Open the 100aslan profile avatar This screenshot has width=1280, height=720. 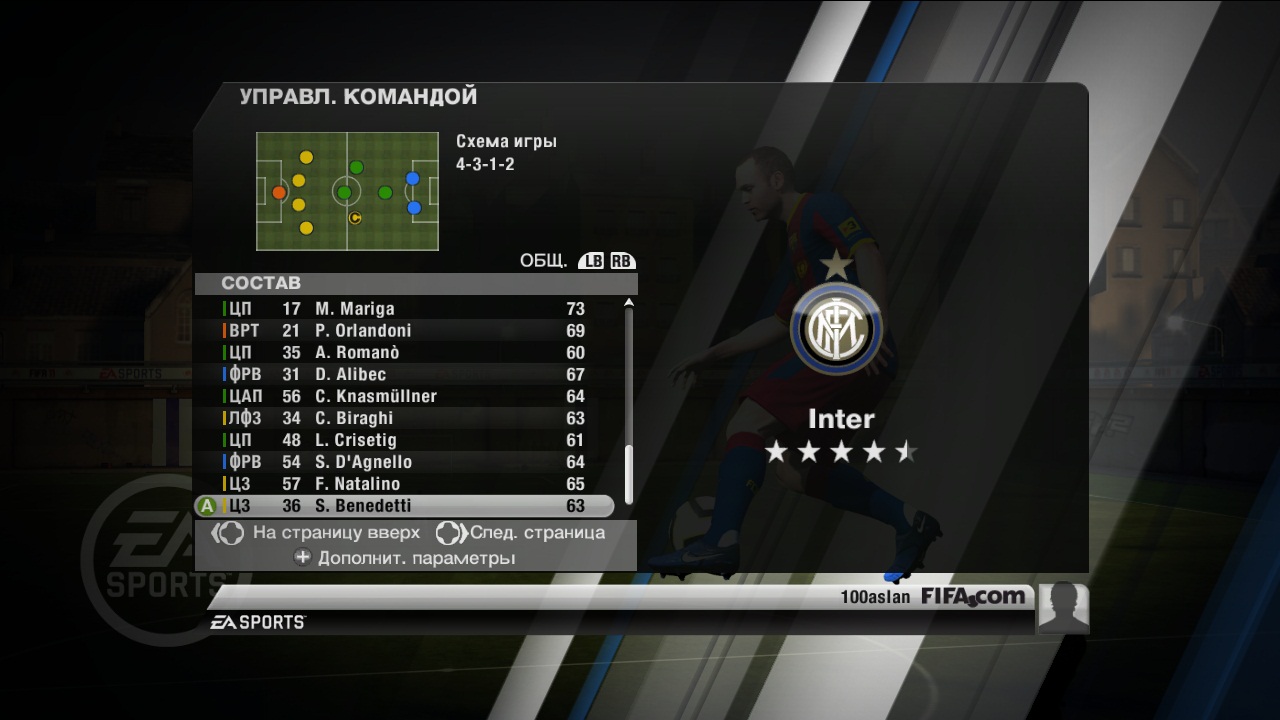(x=1063, y=607)
